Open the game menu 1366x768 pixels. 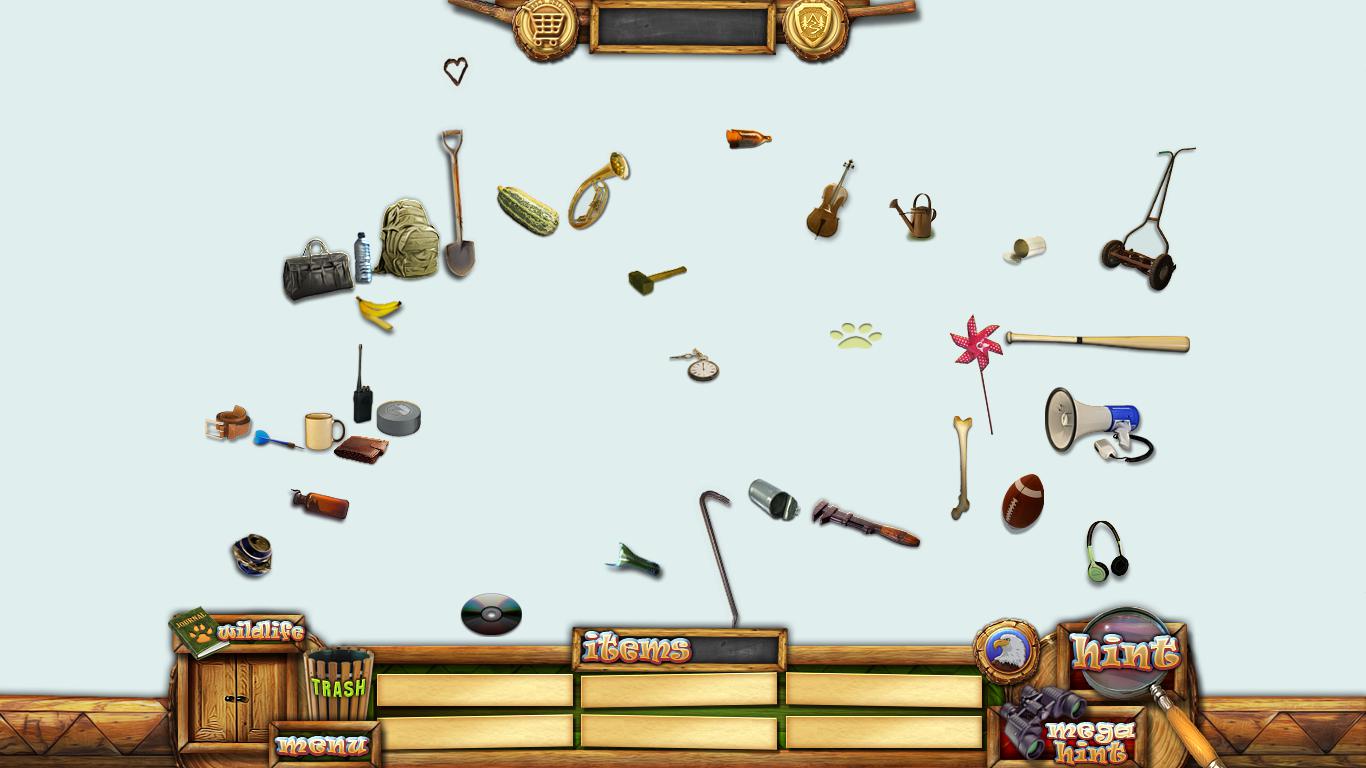tap(323, 745)
